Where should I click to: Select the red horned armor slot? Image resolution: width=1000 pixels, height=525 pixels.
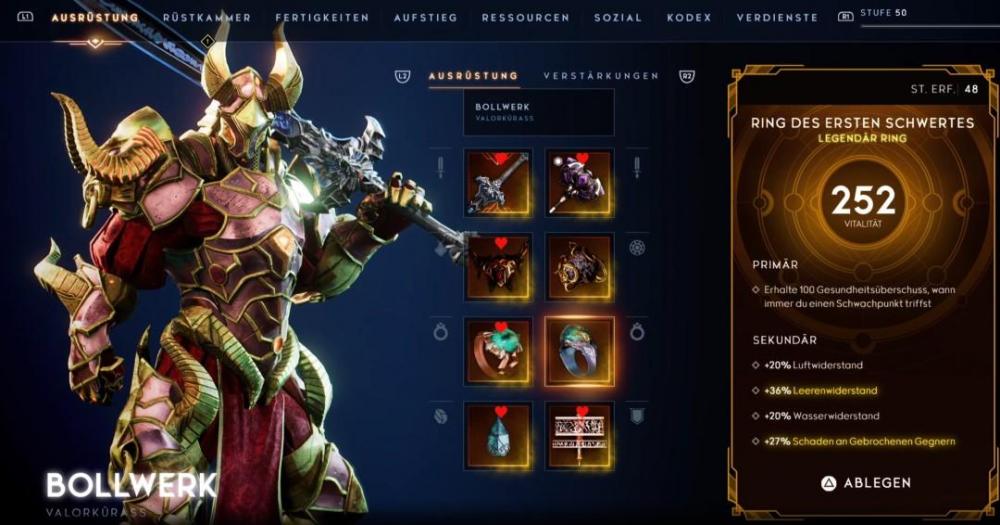pyautogui.click(x=497, y=267)
